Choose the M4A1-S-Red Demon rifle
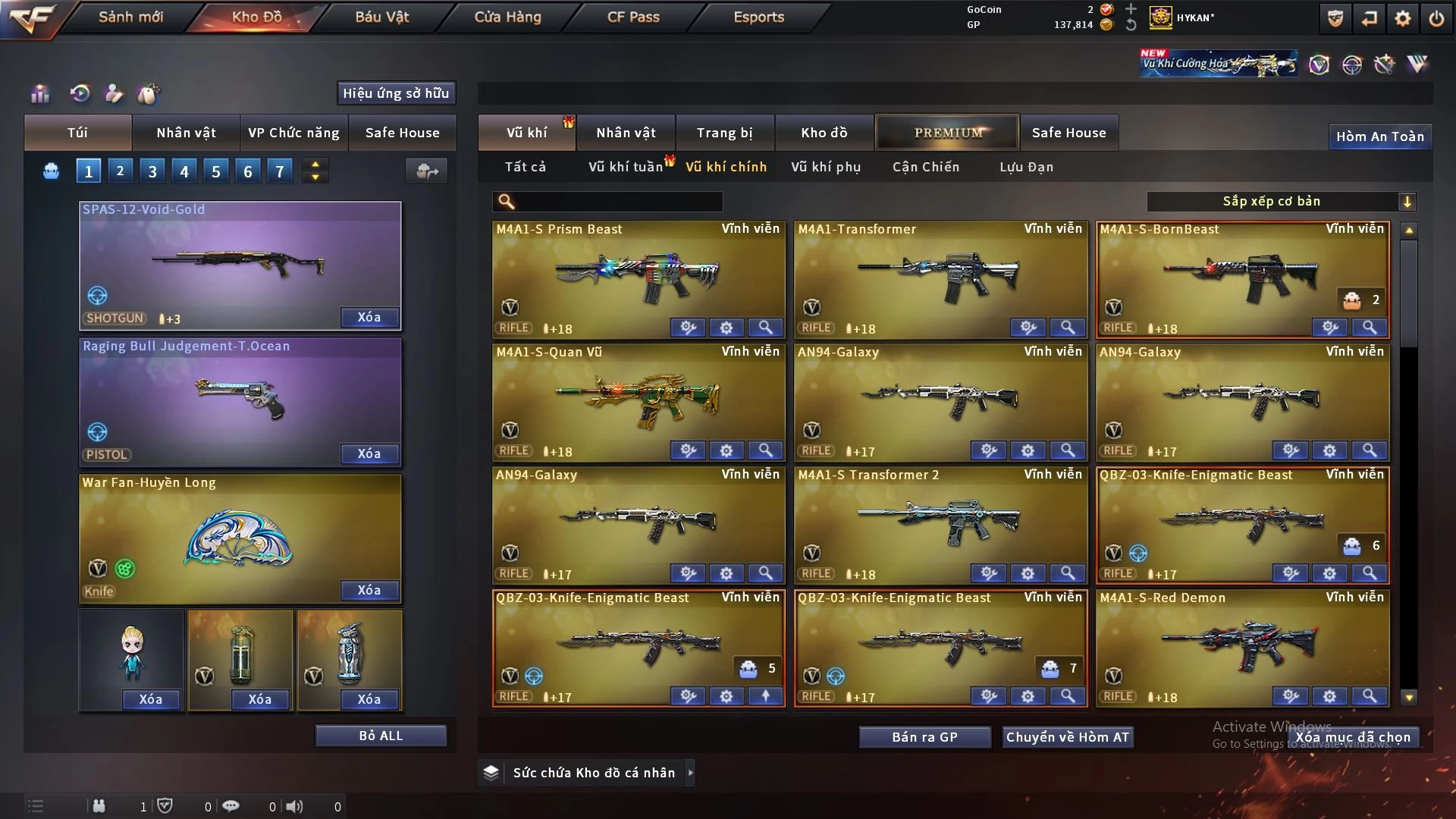 [x=1242, y=643]
